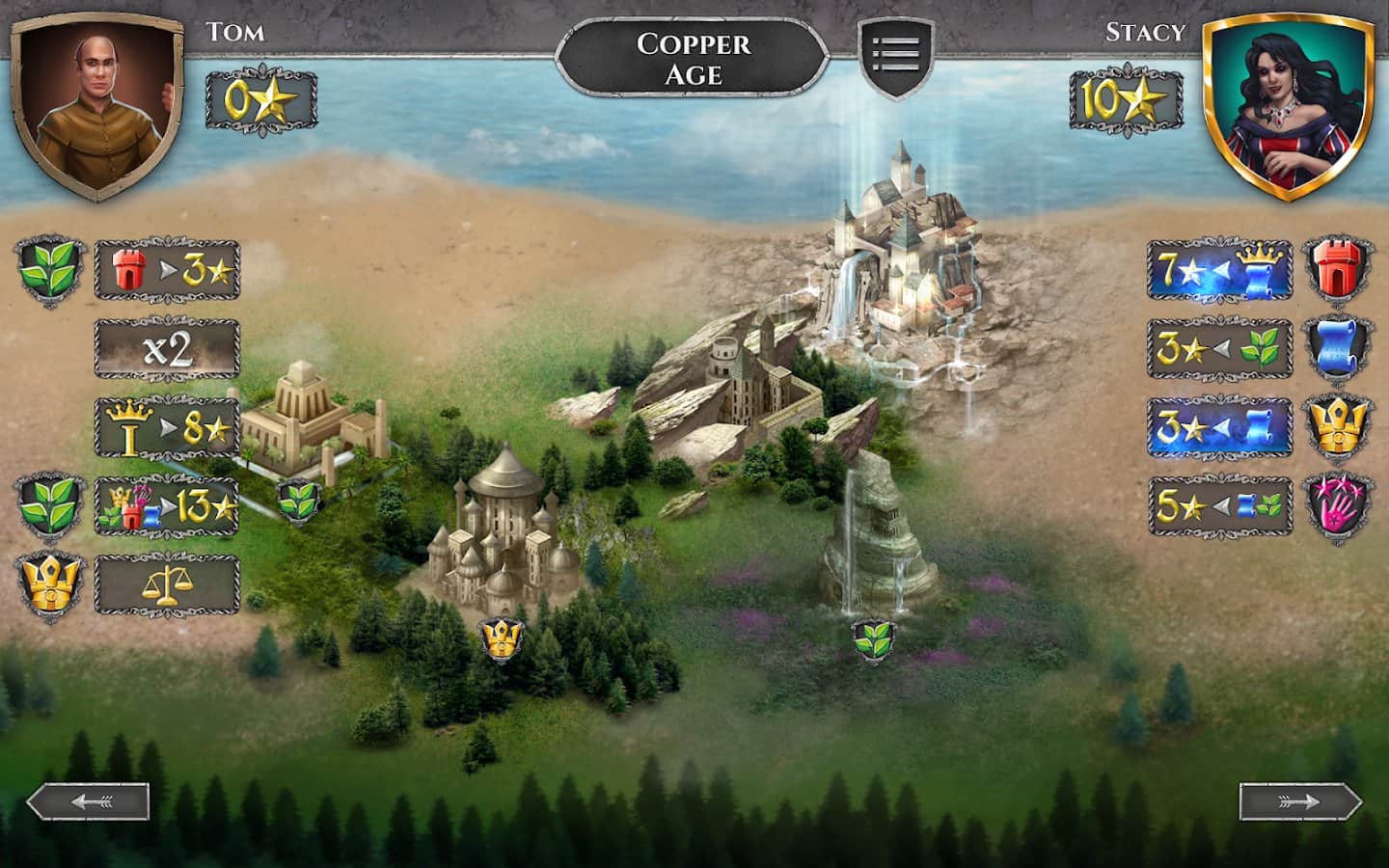Image resolution: width=1389 pixels, height=868 pixels.
Task: Select the leaf badge below the waterfall tower
Action: click(x=874, y=639)
